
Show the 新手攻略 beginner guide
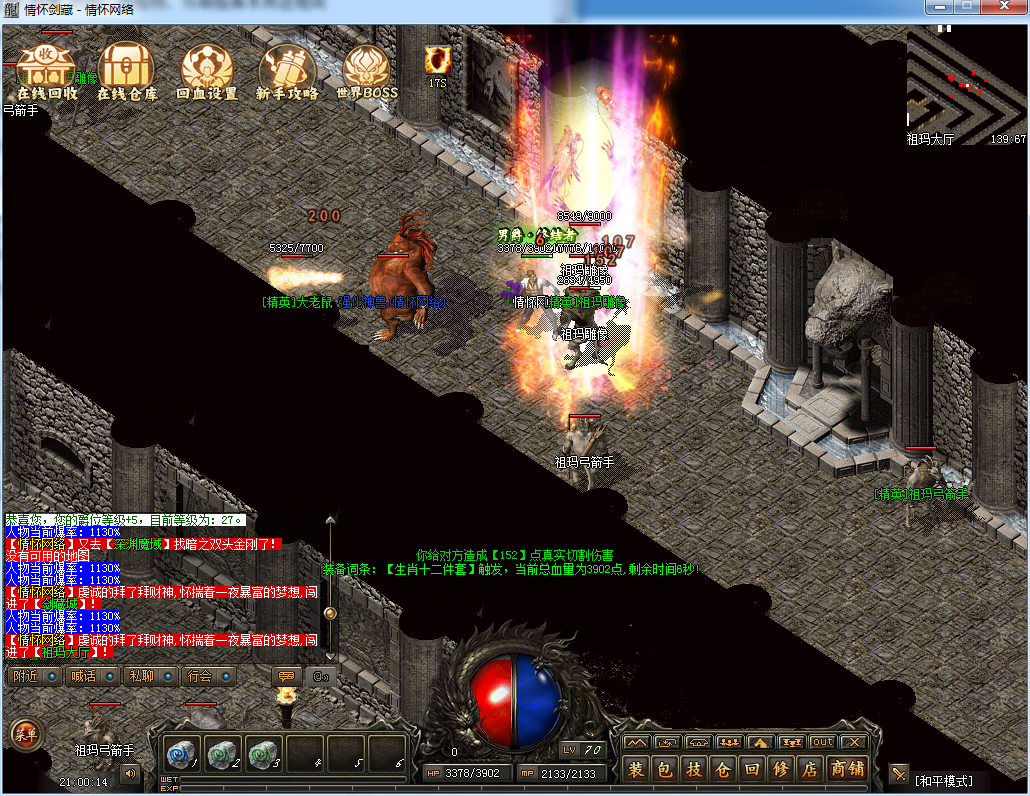(287, 71)
